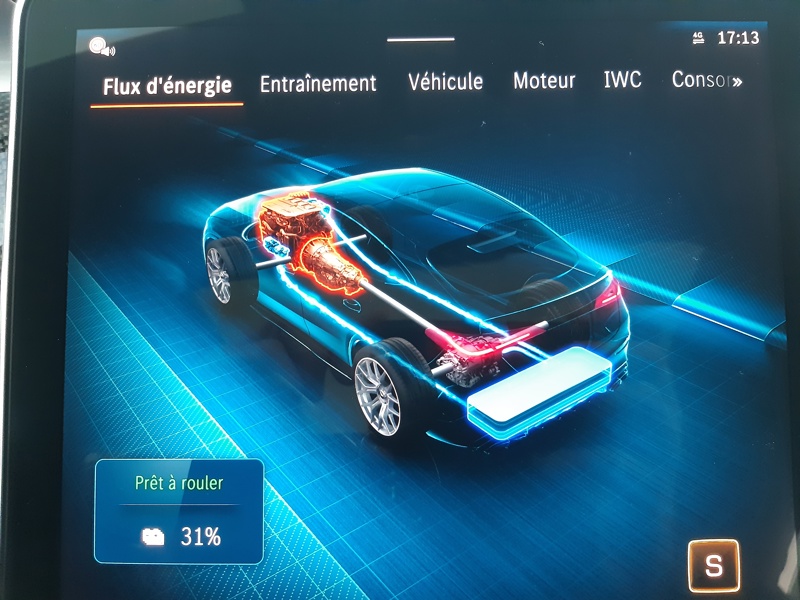Show the Moteur tab
Viewport: 800px width, 600px height.
(544, 82)
